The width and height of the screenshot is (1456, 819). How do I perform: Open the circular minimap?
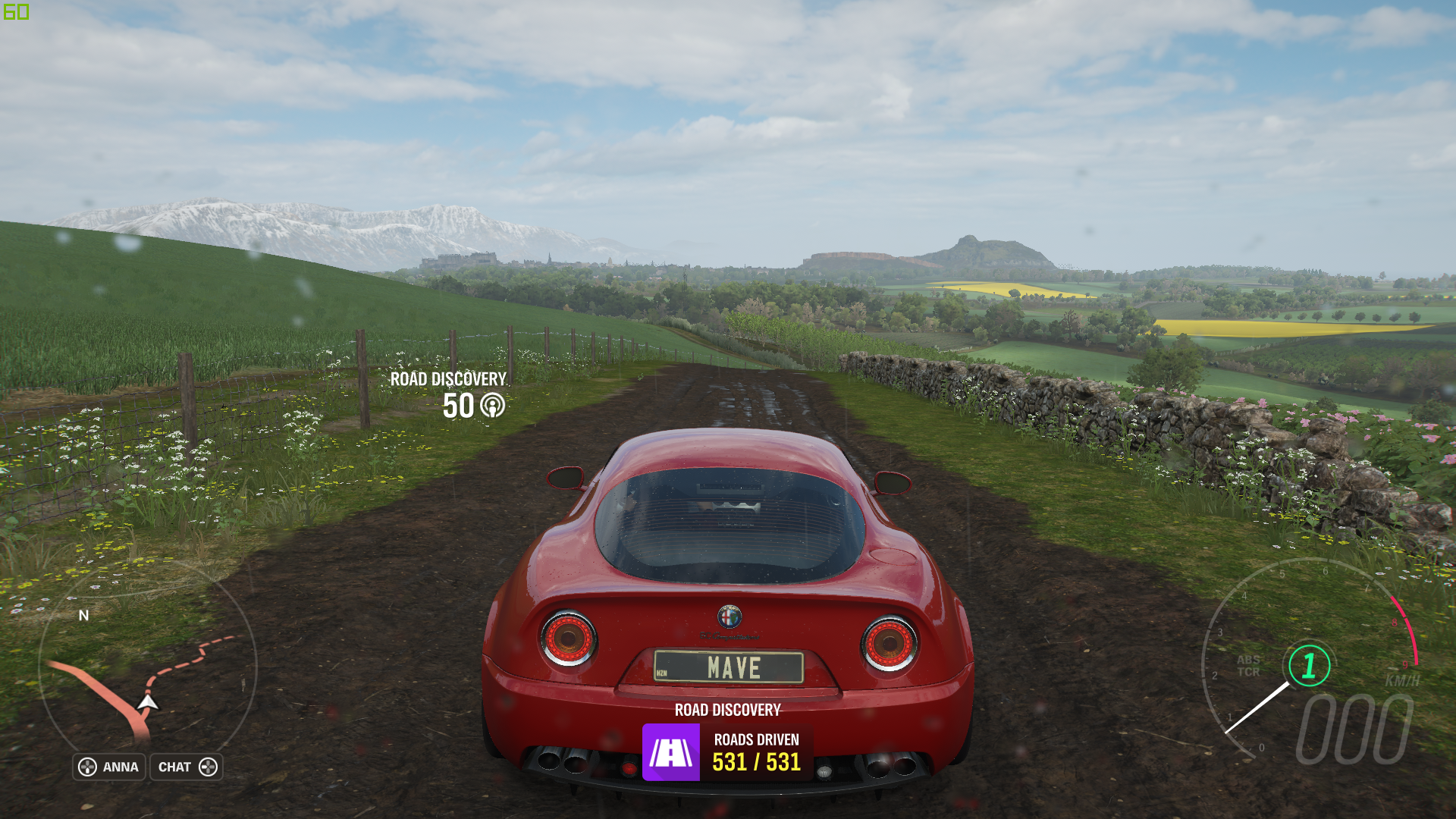pos(148,667)
